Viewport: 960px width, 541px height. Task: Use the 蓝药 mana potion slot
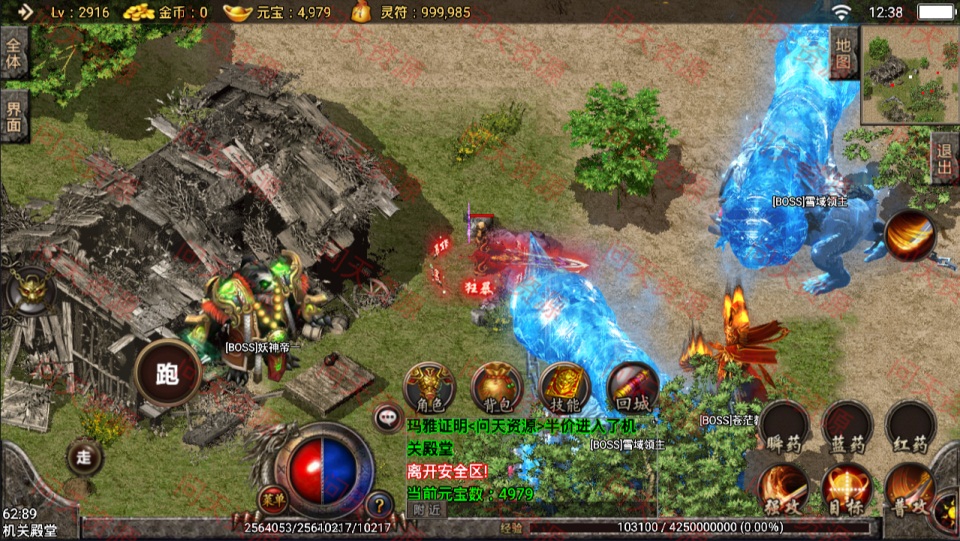(x=847, y=427)
